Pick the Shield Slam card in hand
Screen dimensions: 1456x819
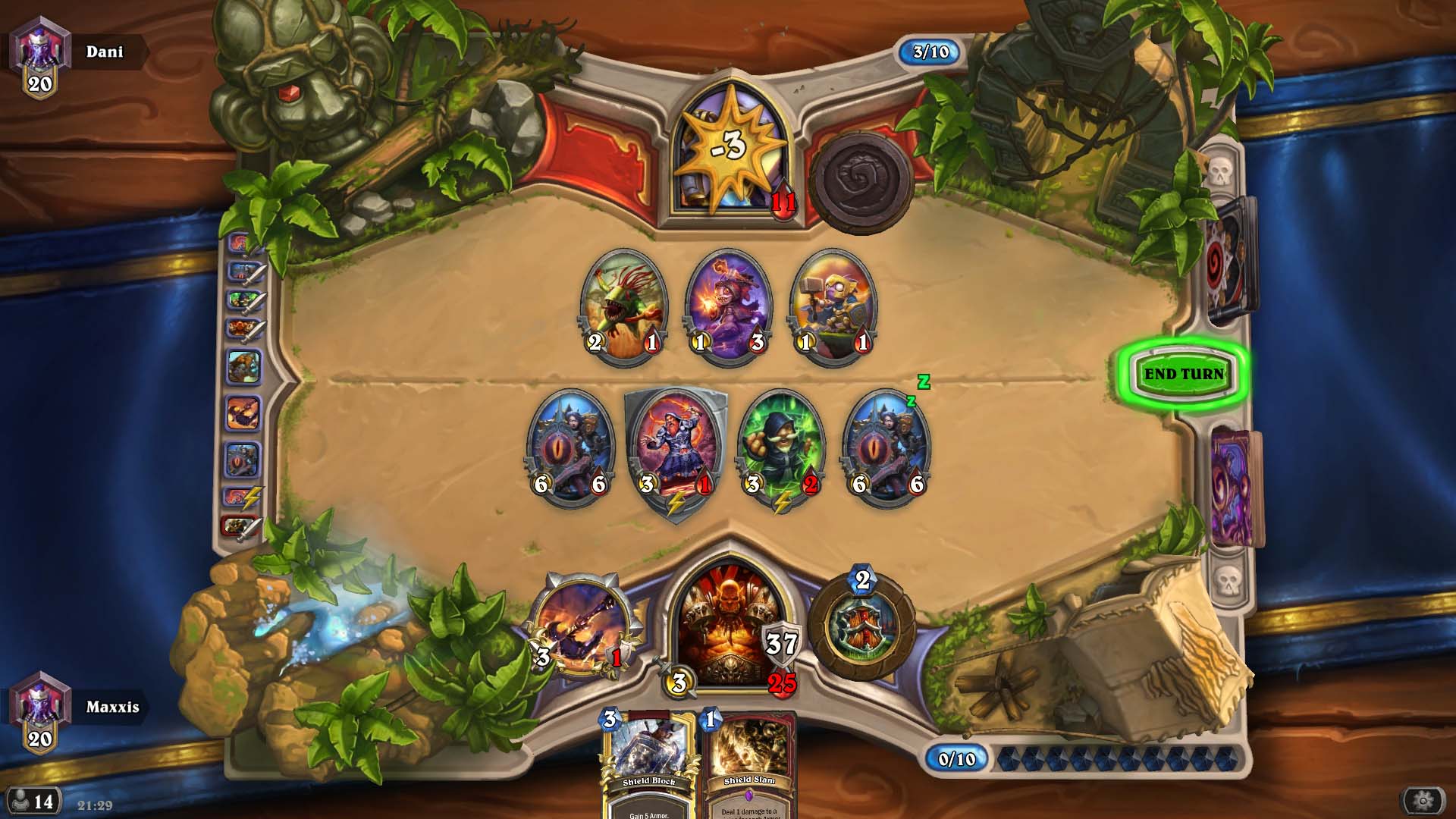(749, 766)
